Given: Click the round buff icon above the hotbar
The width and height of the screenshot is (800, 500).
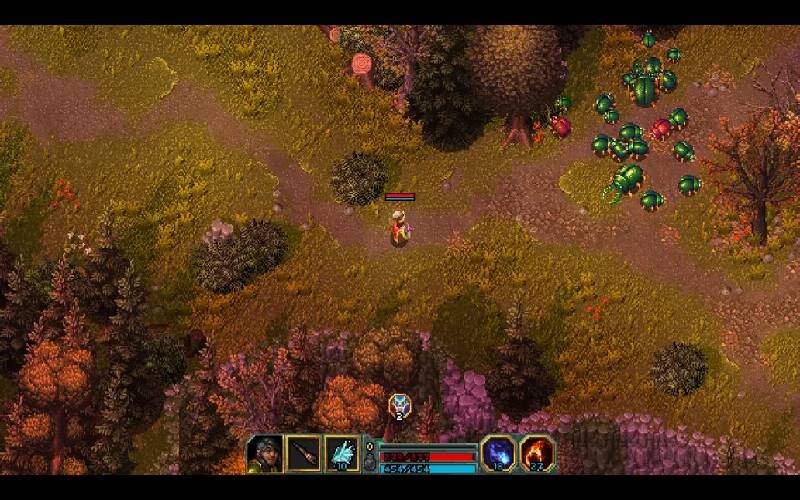Looking at the screenshot, I should [399, 406].
